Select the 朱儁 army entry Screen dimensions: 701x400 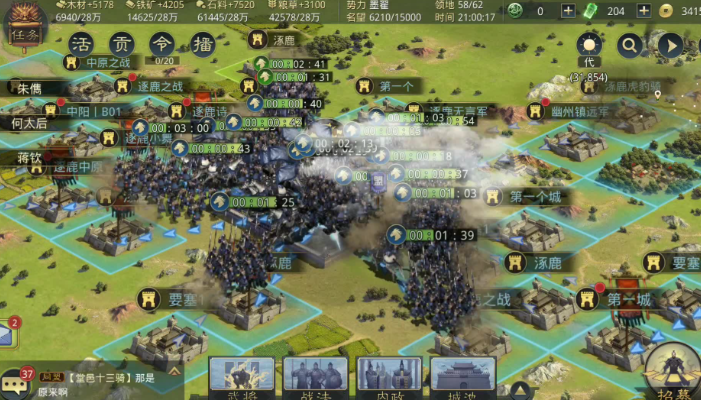28,89
